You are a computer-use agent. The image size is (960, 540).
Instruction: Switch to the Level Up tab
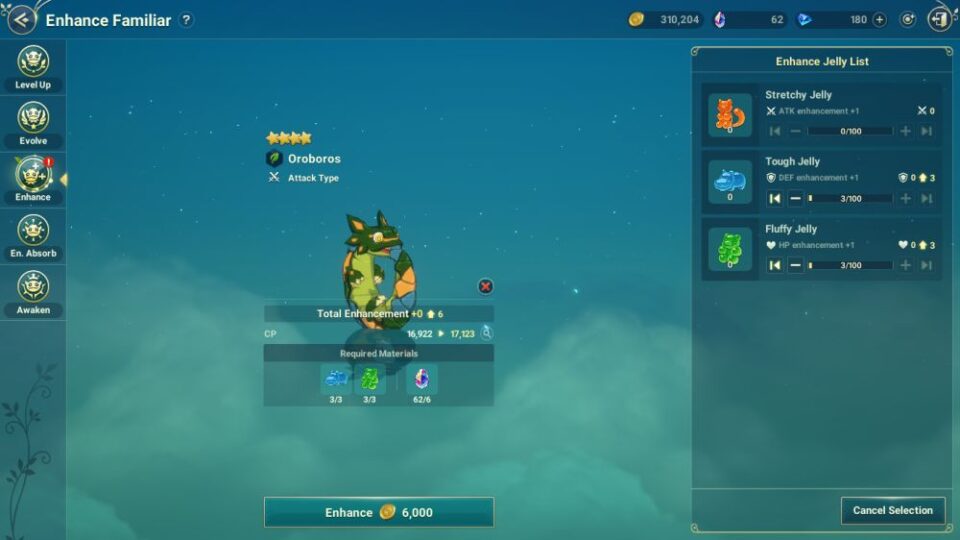(33, 68)
